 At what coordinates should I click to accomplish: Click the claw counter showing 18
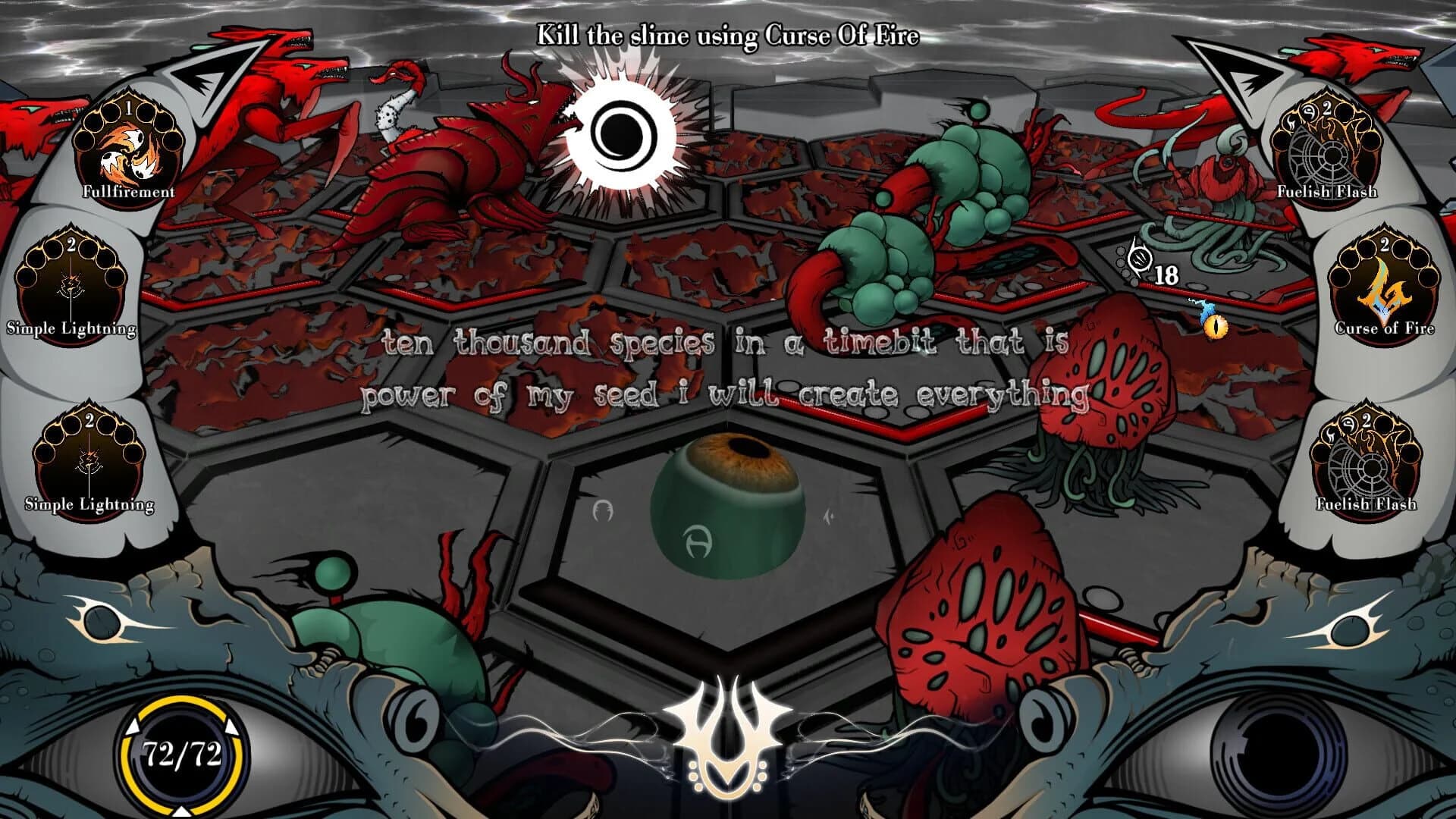coord(1164,275)
